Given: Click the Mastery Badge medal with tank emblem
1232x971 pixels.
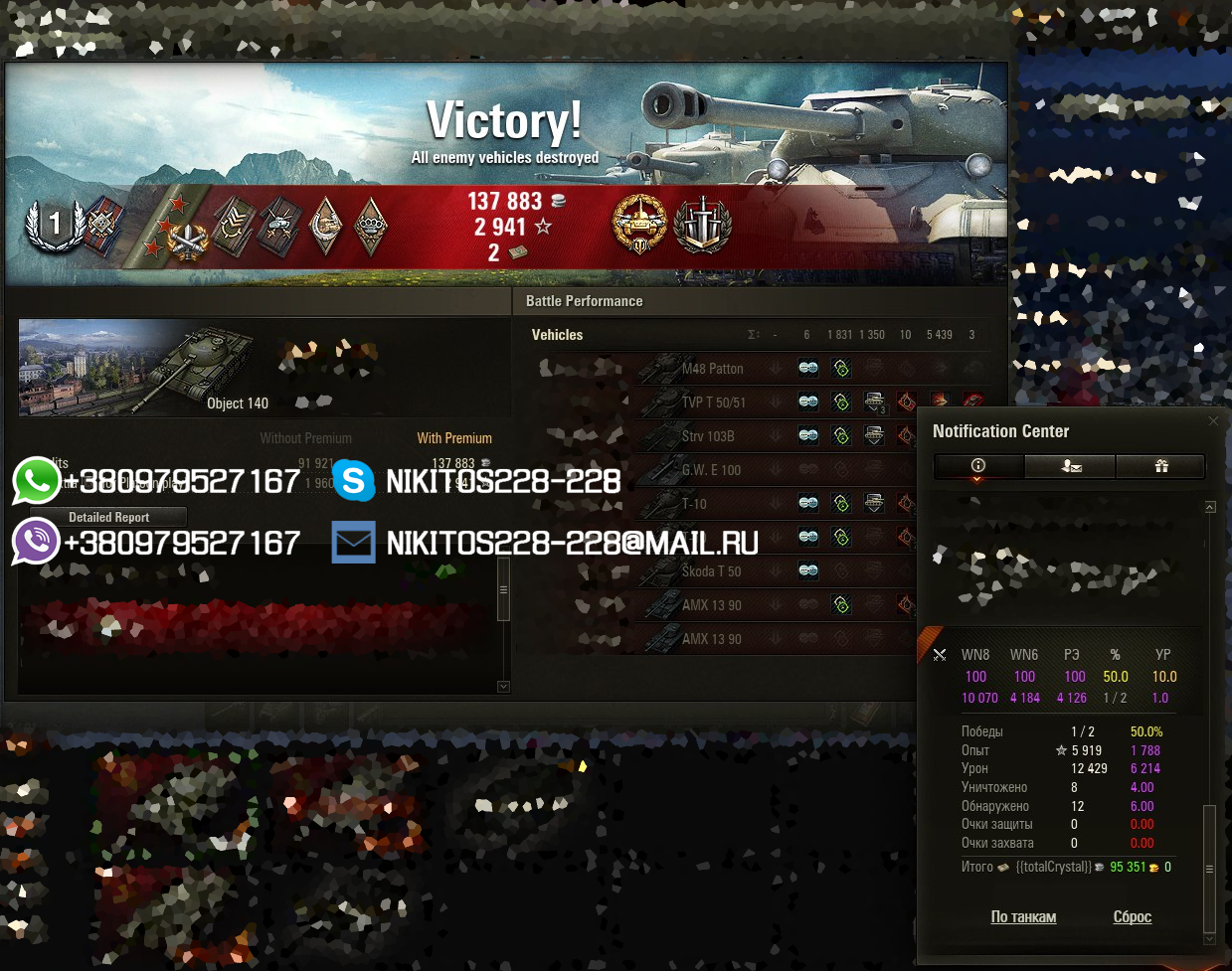Looking at the screenshot, I should 639,224.
